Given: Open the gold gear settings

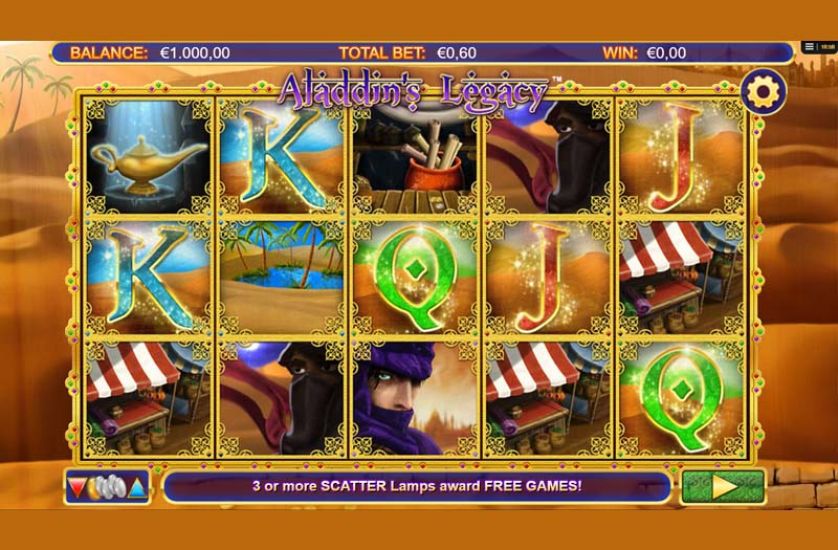Looking at the screenshot, I should (762, 92).
